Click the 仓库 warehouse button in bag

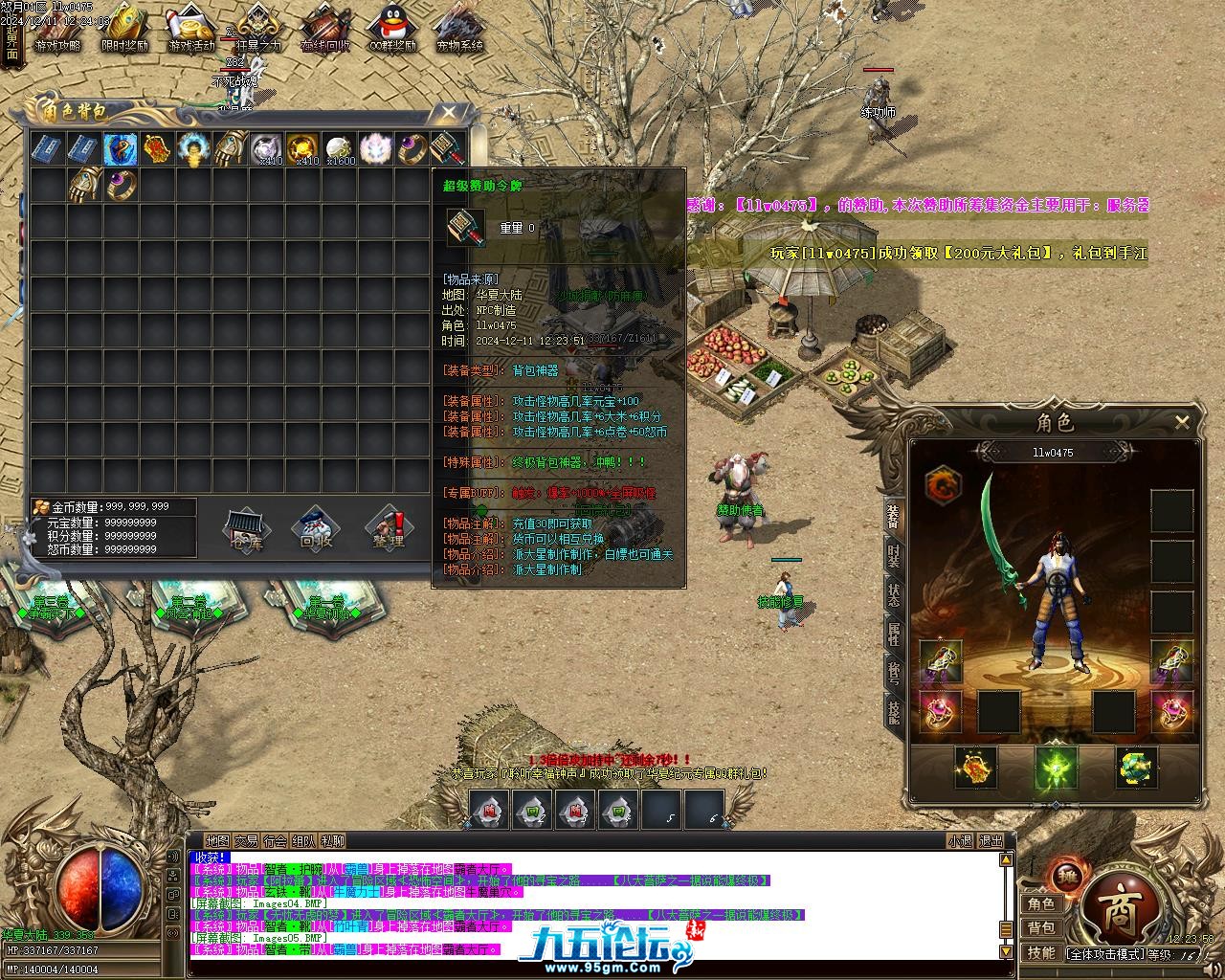point(246,528)
